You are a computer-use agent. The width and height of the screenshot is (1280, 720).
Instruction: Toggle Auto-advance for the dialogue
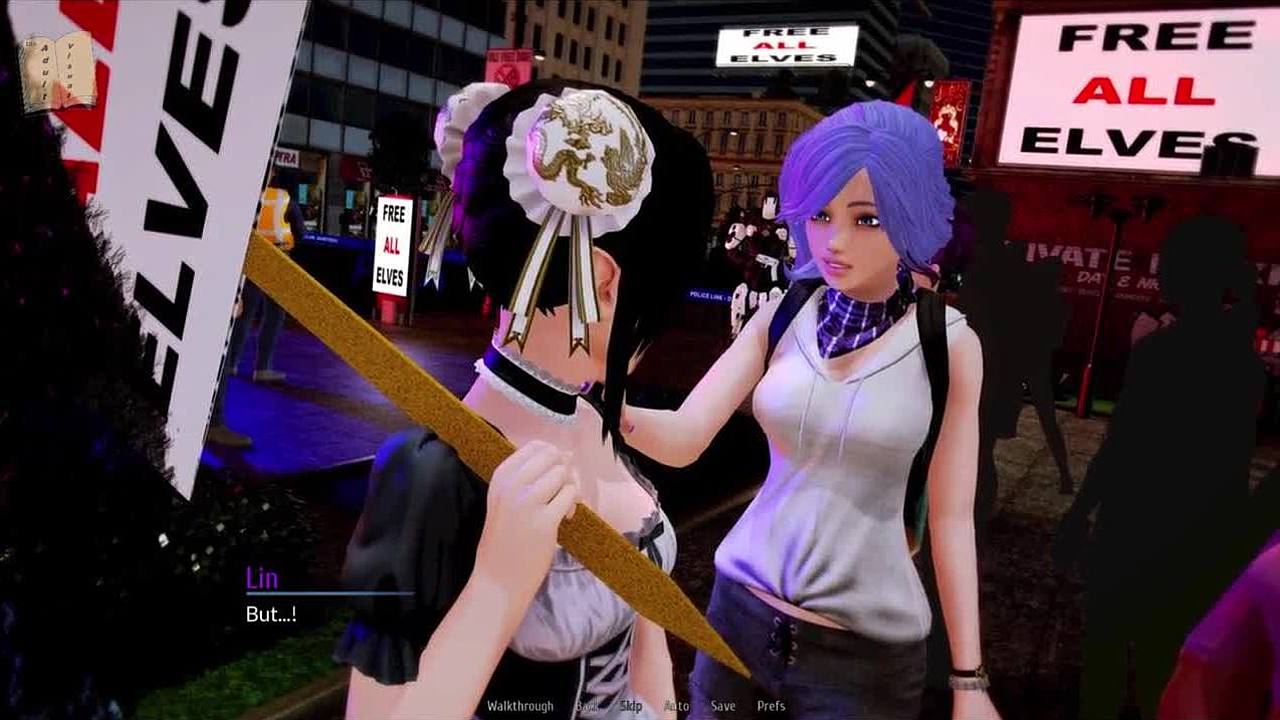pos(677,706)
